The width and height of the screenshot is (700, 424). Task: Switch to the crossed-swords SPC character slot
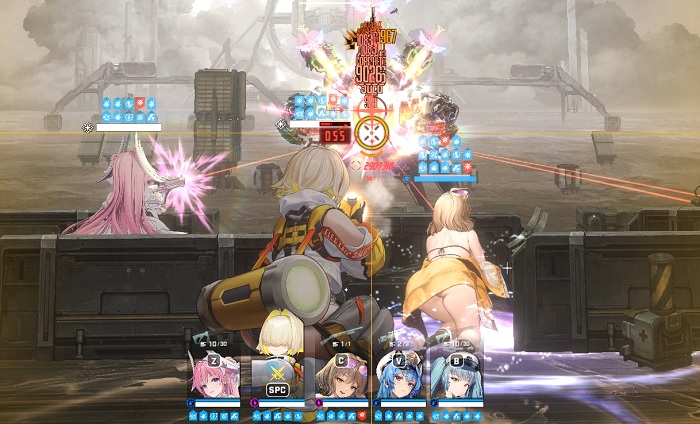277,377
